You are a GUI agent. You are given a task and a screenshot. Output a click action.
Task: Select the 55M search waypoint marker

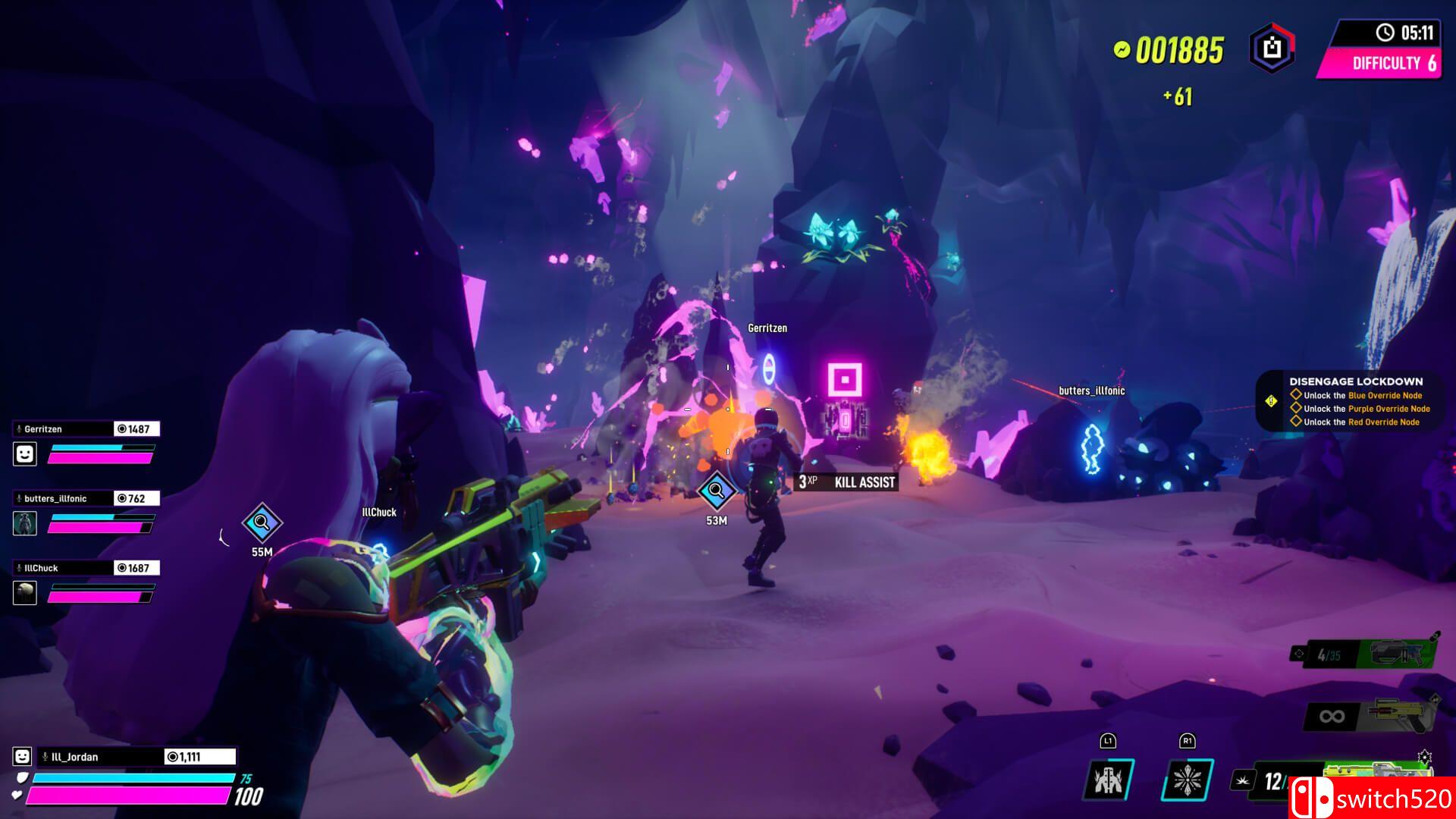pos(262,522)
